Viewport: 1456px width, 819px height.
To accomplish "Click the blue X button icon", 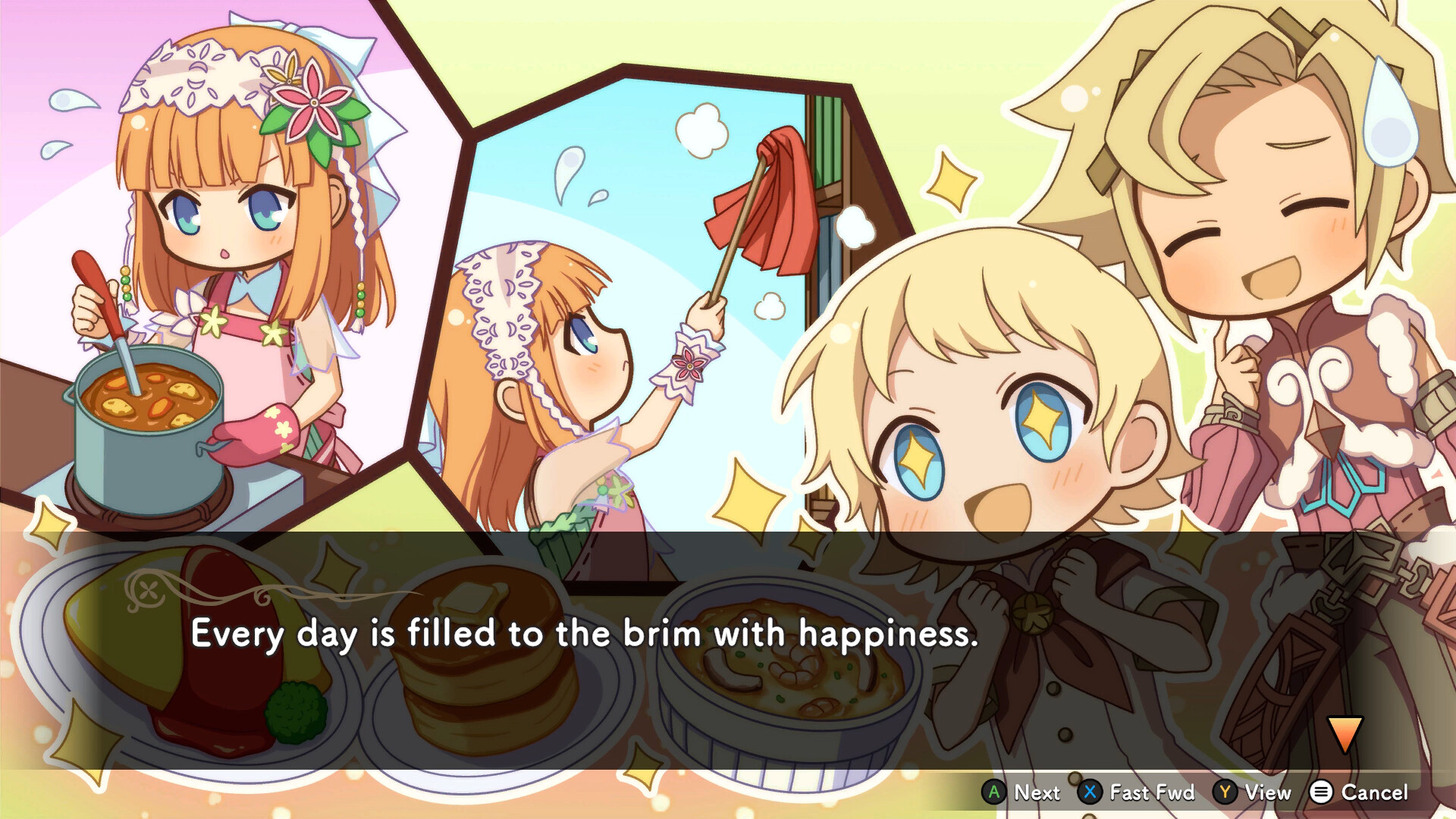I will click(1090, 792).
